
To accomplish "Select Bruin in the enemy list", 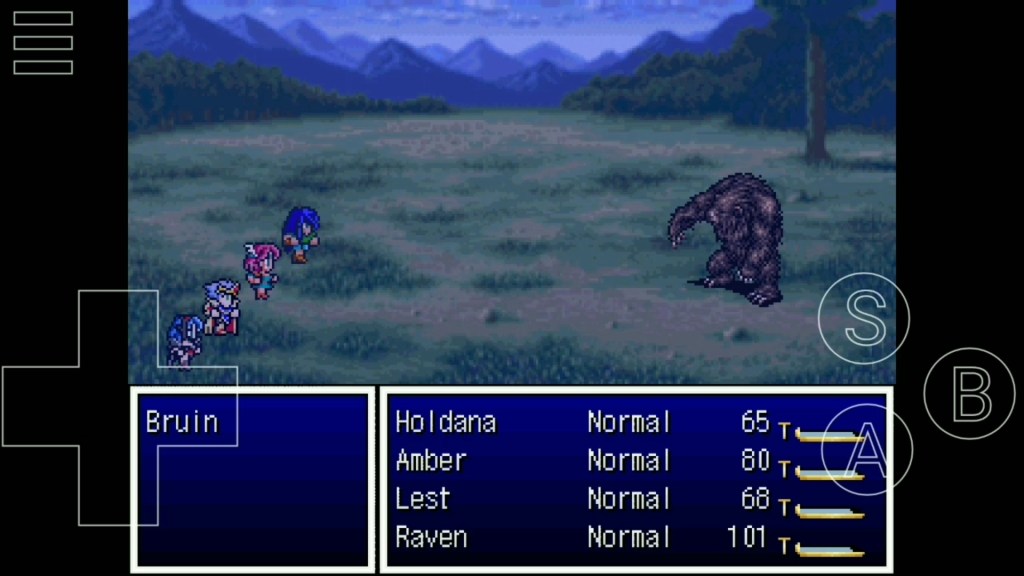I will 182,422.
